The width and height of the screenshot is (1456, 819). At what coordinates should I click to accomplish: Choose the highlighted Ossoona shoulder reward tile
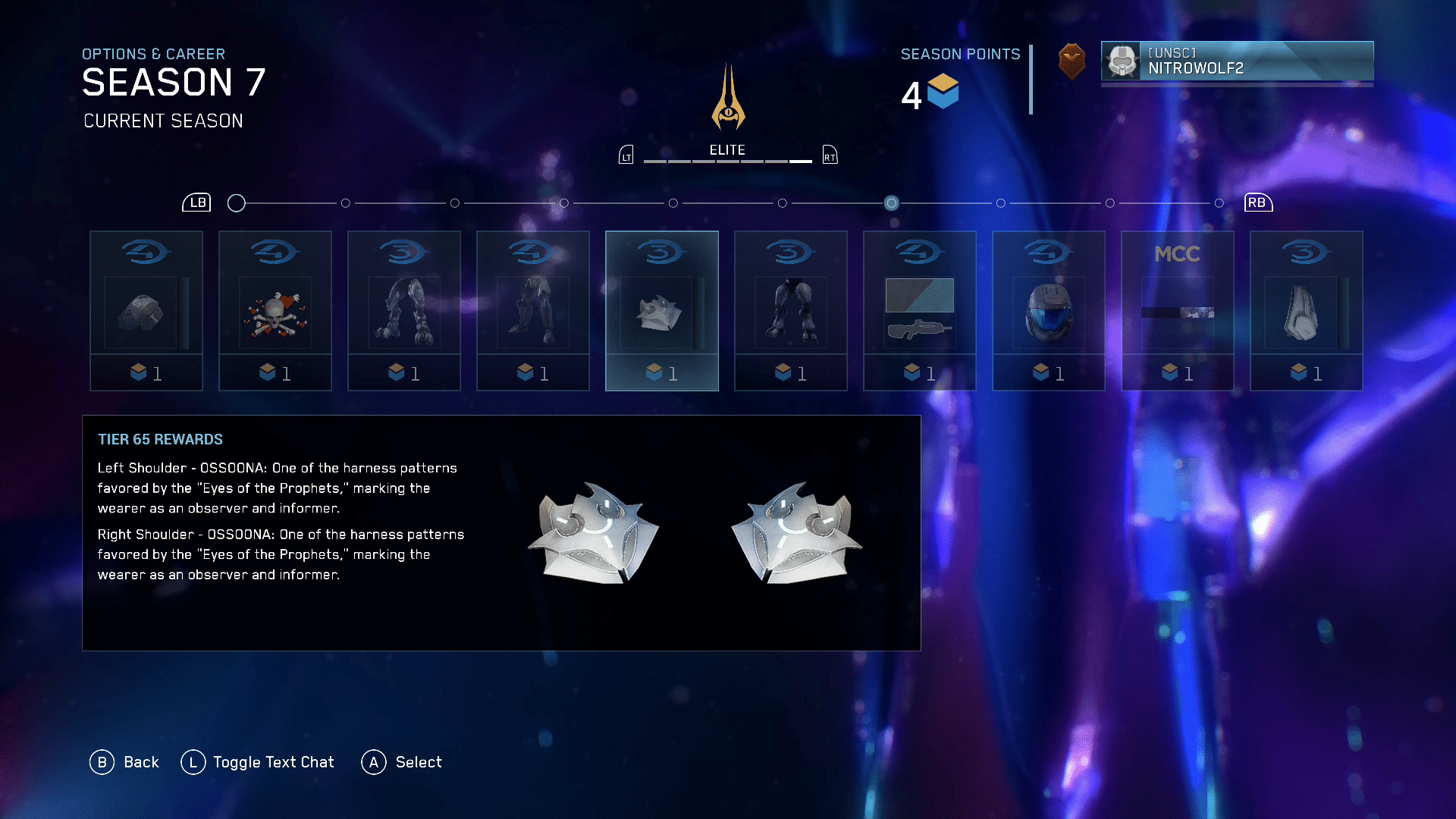point(662,311)
